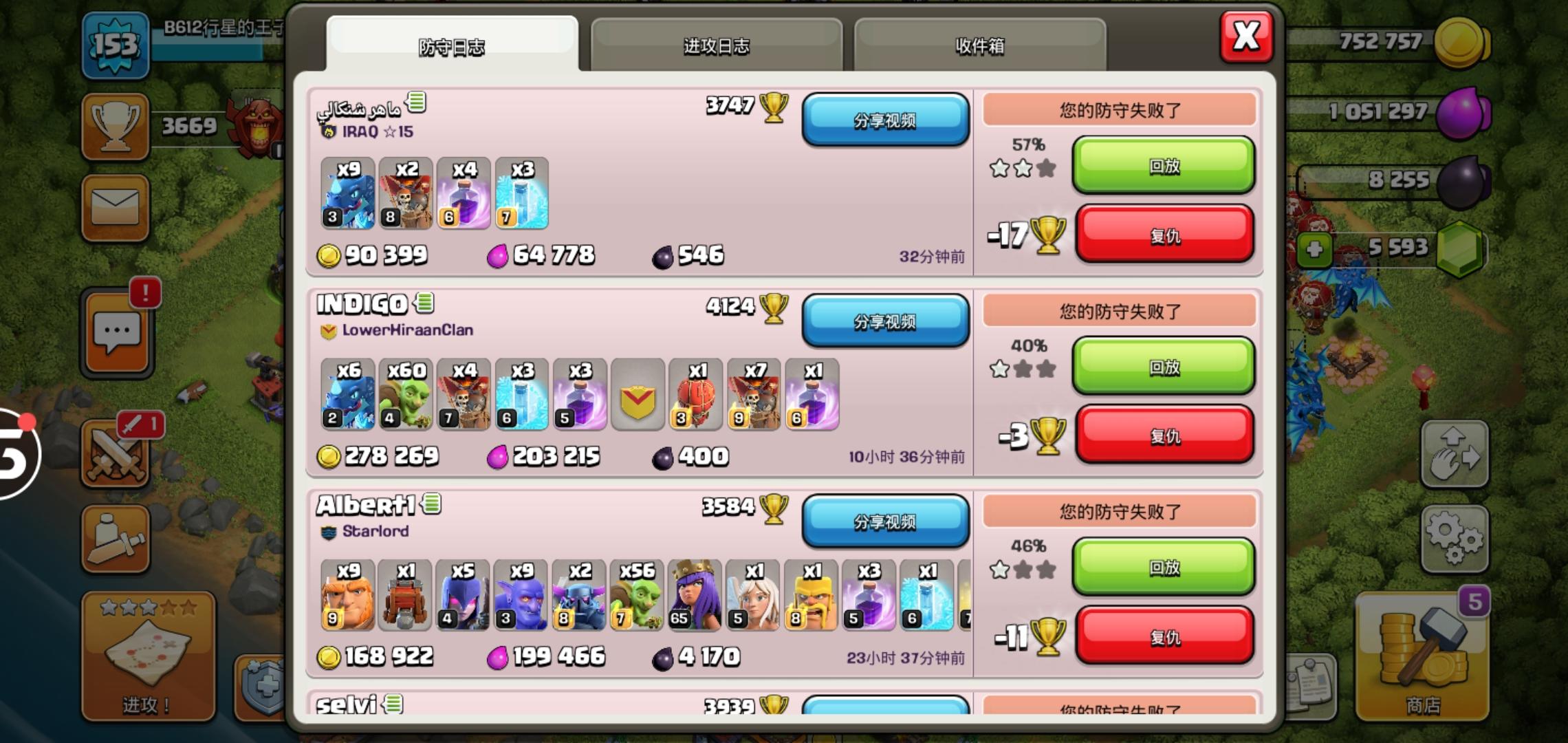
Task: Open 分享视频 for Albert1's raid
Action: (886, 523)
